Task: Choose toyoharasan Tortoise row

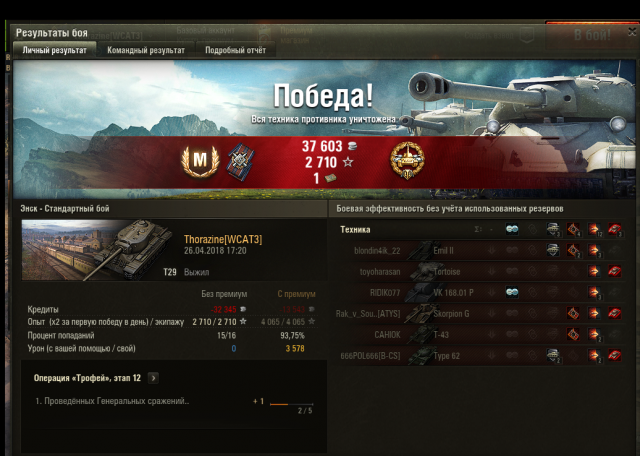Action: pyautogui.click(x=480, y=271)
